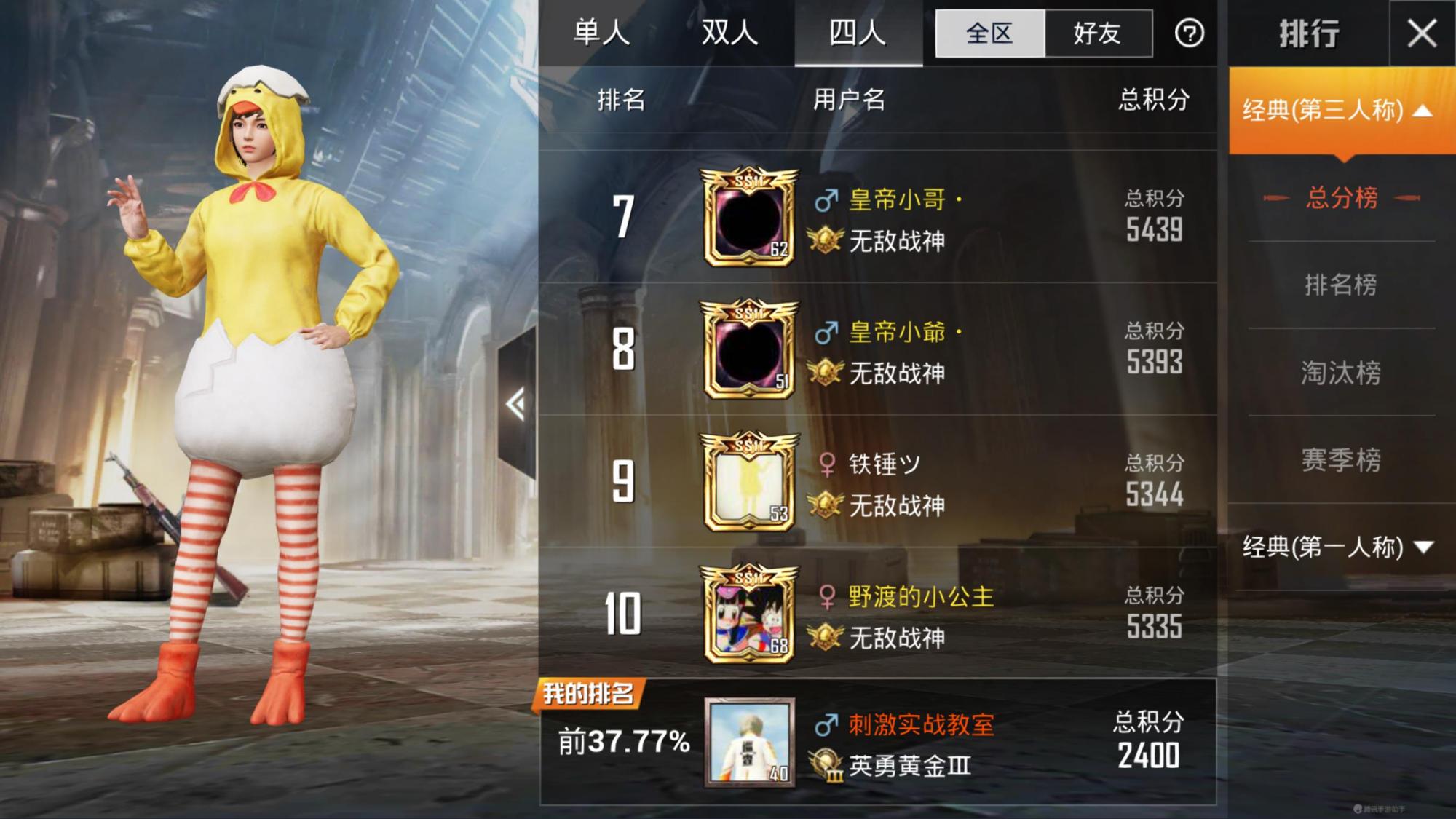Screen dimensions: 1456x819
Task: Select the 总分榜 highlighted ranking option
Action: 1340,197
